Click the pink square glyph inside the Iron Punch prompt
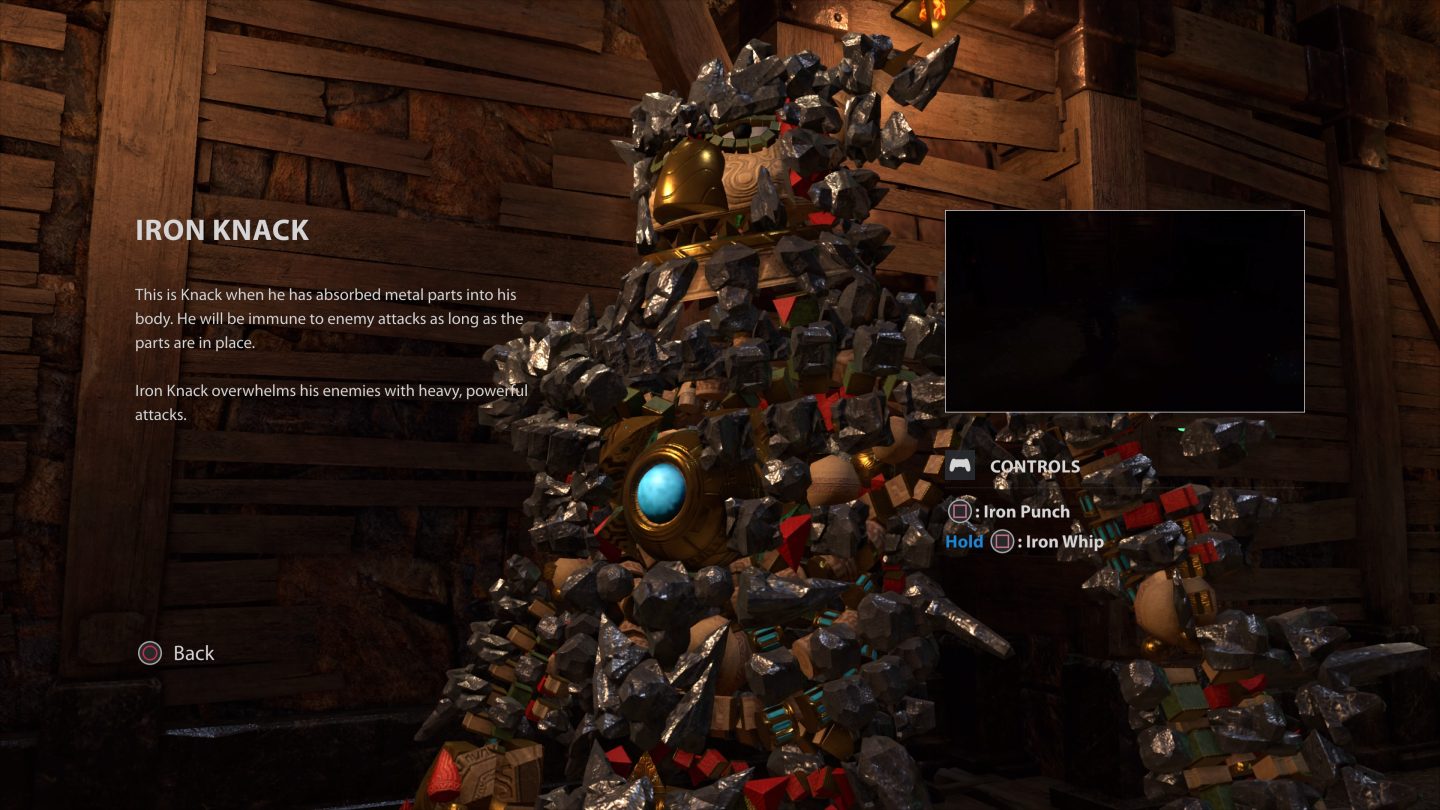 click(960, 511)
